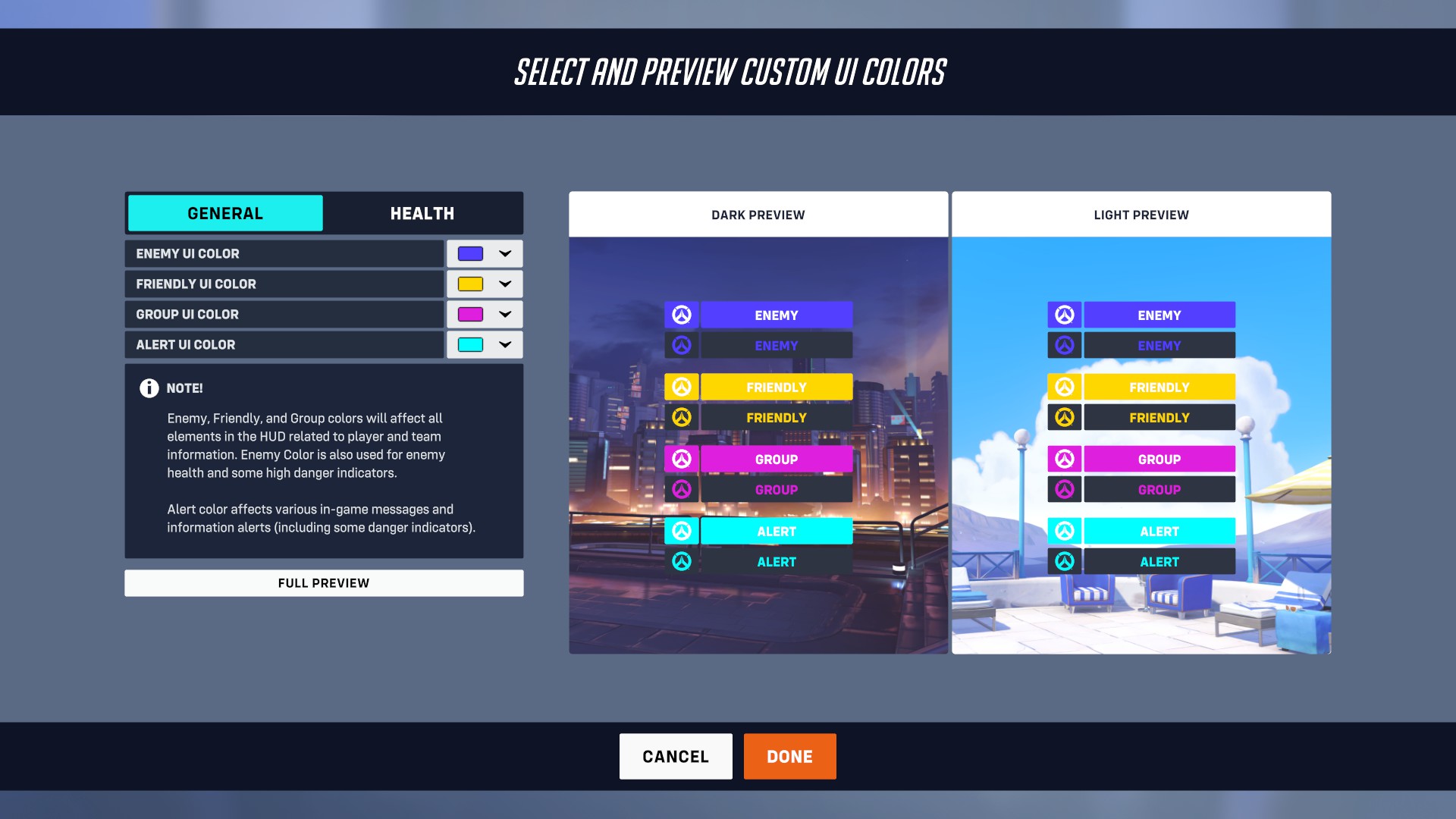Open the Enemy UI Color dropdown
The height and width of the screenshot is (819, 1456).
504,253
